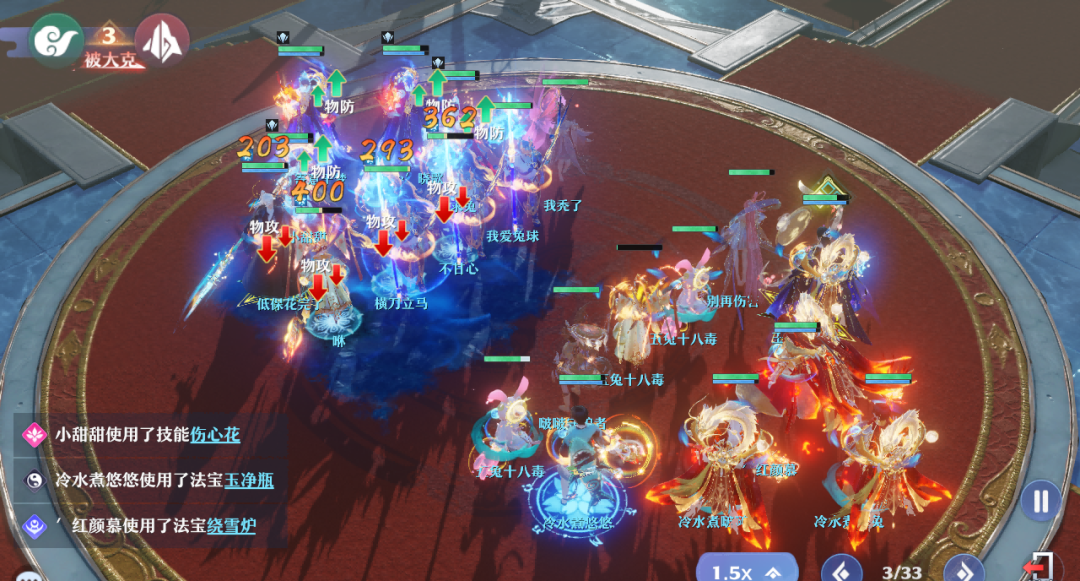Screen dimensions: 1080x581
Task: Open the 伤心花 skill link
Action: coord(215,434)
